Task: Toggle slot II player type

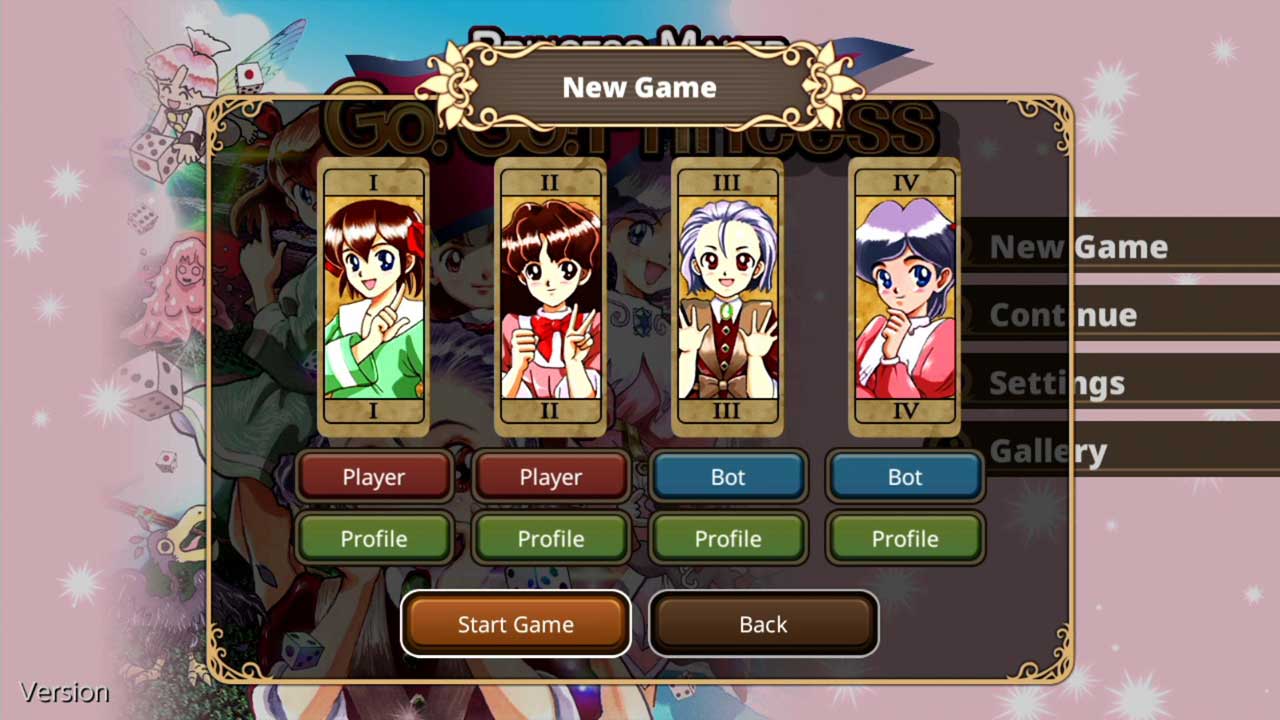Action: pos(550,477)
